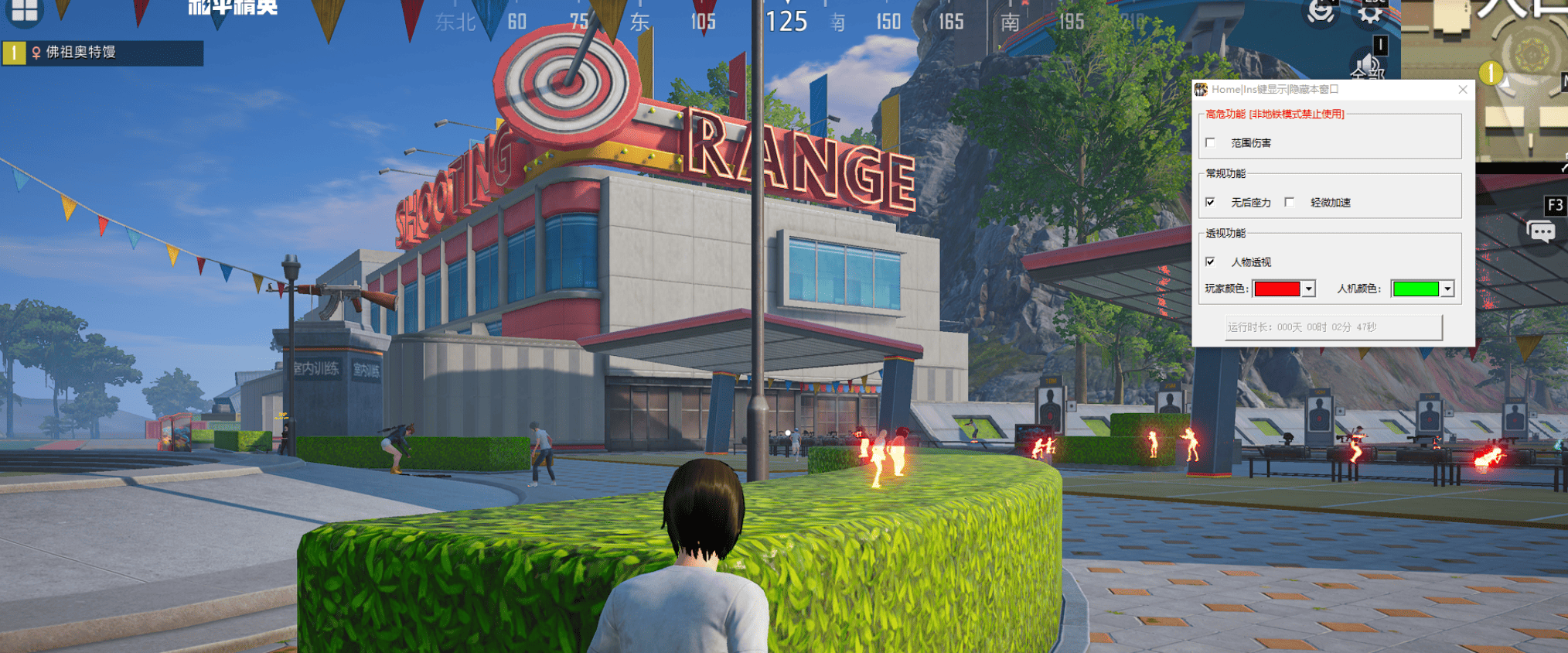Open the settings gear icon
Image resolution: width=1568 pixels, height=653 pixels.
coord(1370,11)
